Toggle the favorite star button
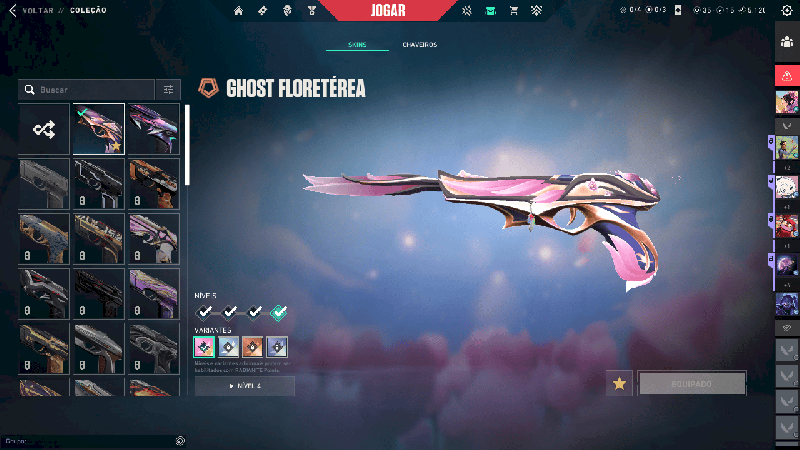This screenshot has height=450, width=800. [x=619, y=383]
